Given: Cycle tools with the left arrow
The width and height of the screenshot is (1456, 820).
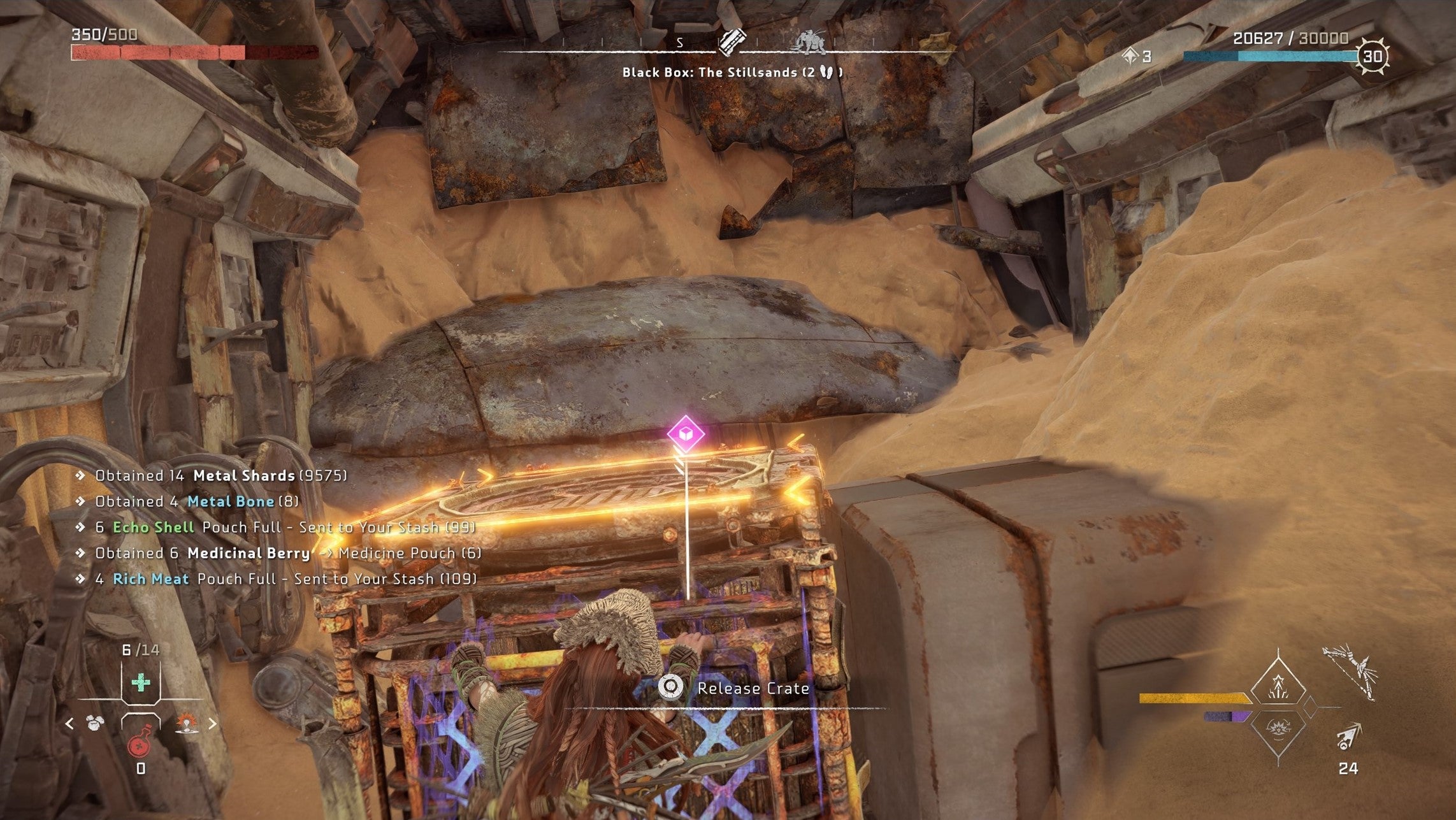Looking at the screenshot, I should (69, 724).
